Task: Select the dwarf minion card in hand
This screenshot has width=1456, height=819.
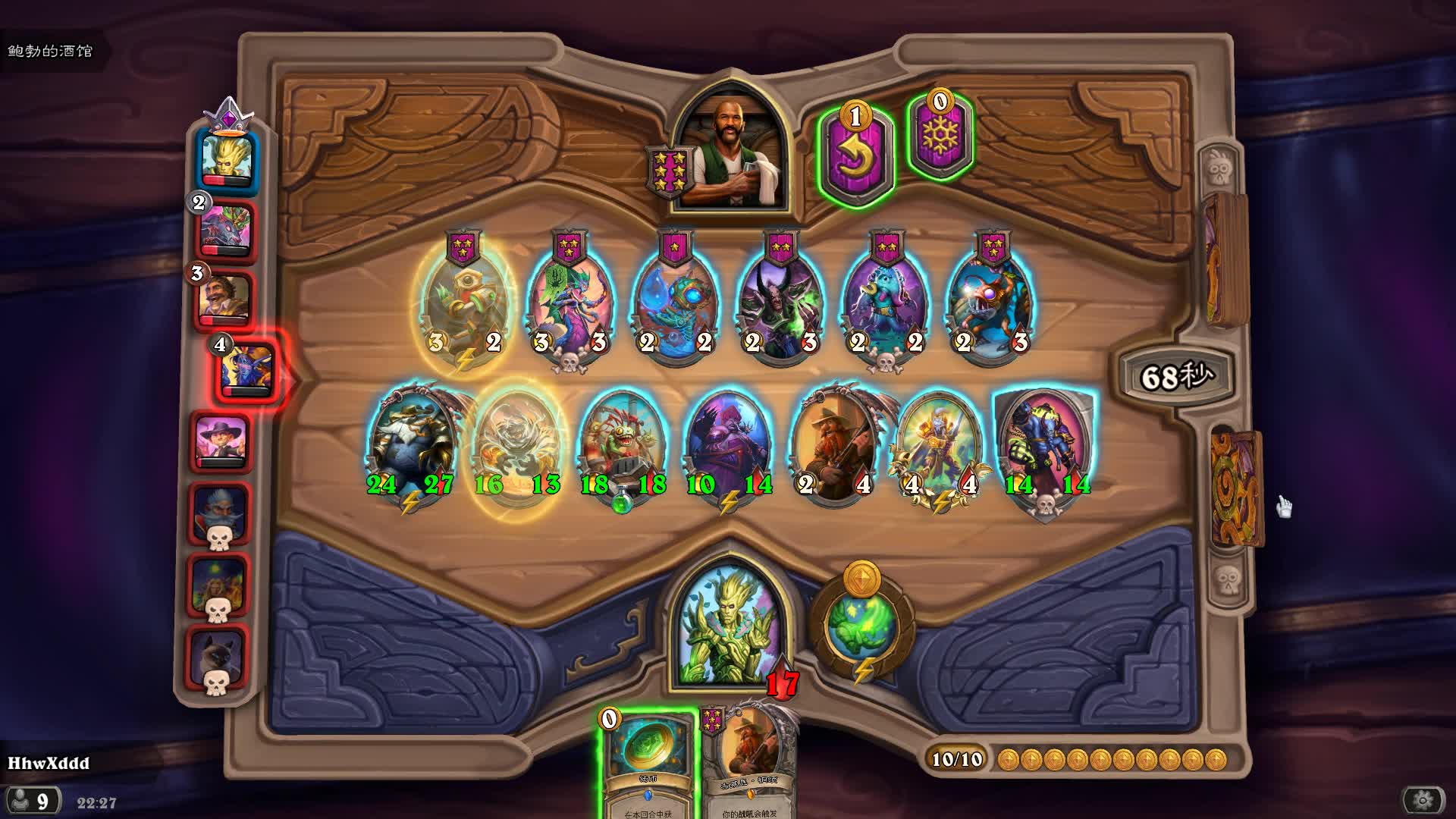Action: pos(749,762)
